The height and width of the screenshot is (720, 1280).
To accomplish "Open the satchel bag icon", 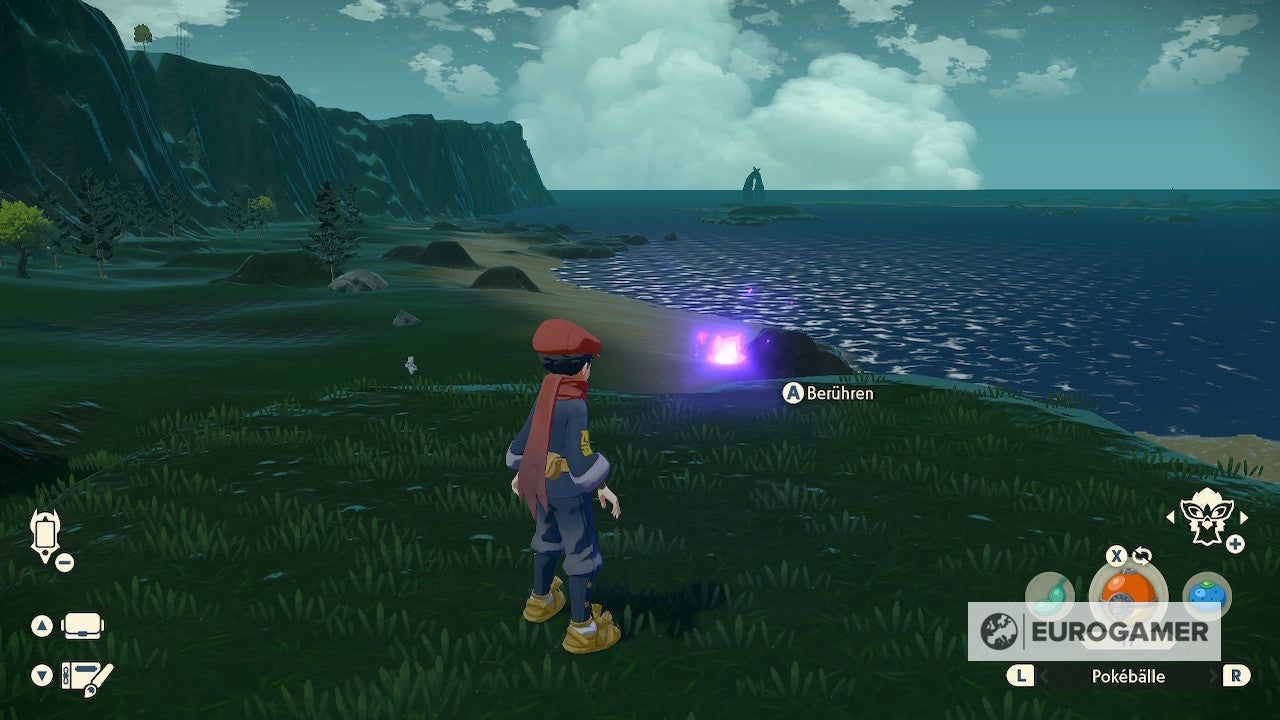I will pos(83,627).
